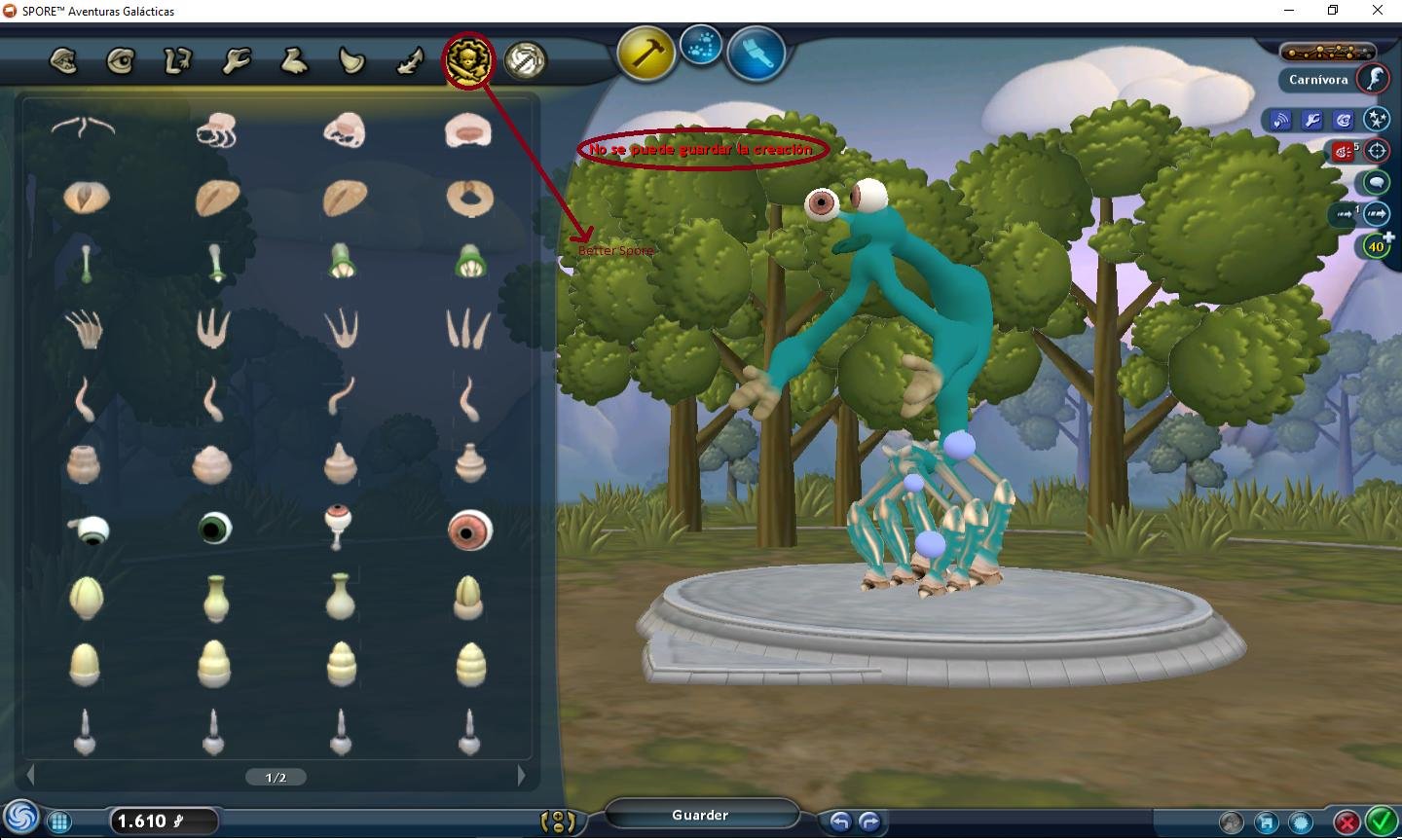Choose the green-pupil eye part

[214, 528]
